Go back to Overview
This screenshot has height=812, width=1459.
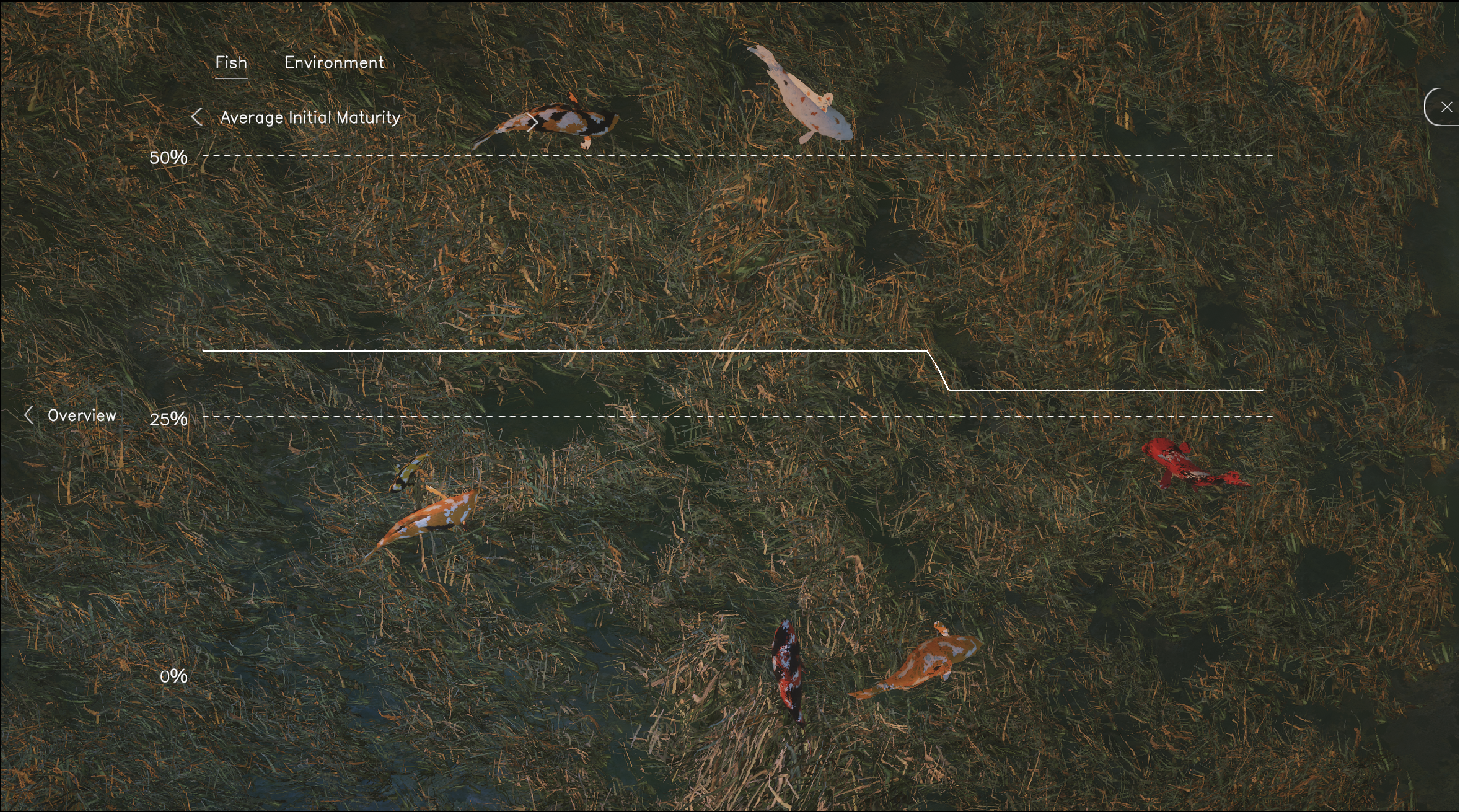point(70,415)
